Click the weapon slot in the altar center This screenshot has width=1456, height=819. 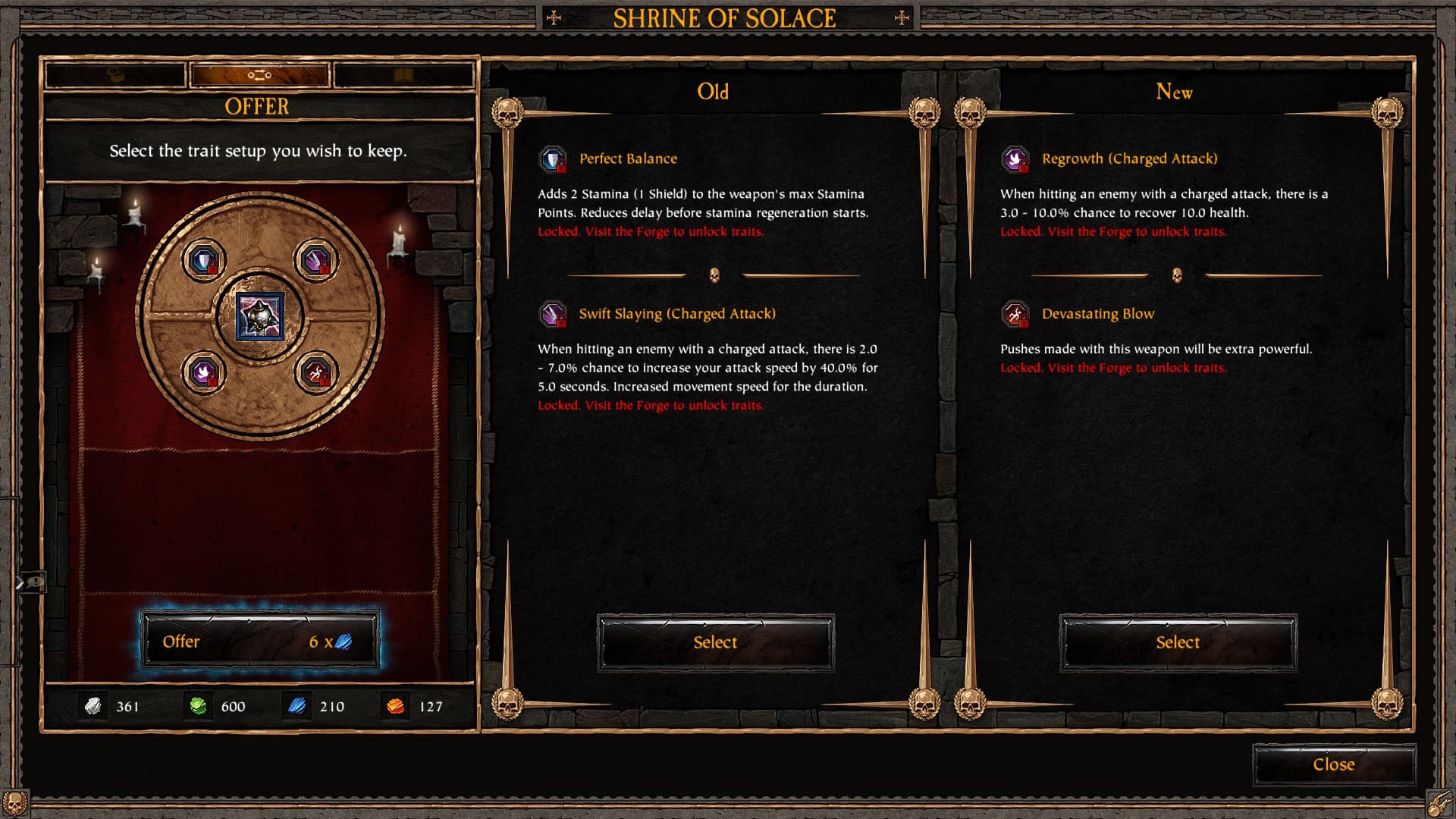260,316
